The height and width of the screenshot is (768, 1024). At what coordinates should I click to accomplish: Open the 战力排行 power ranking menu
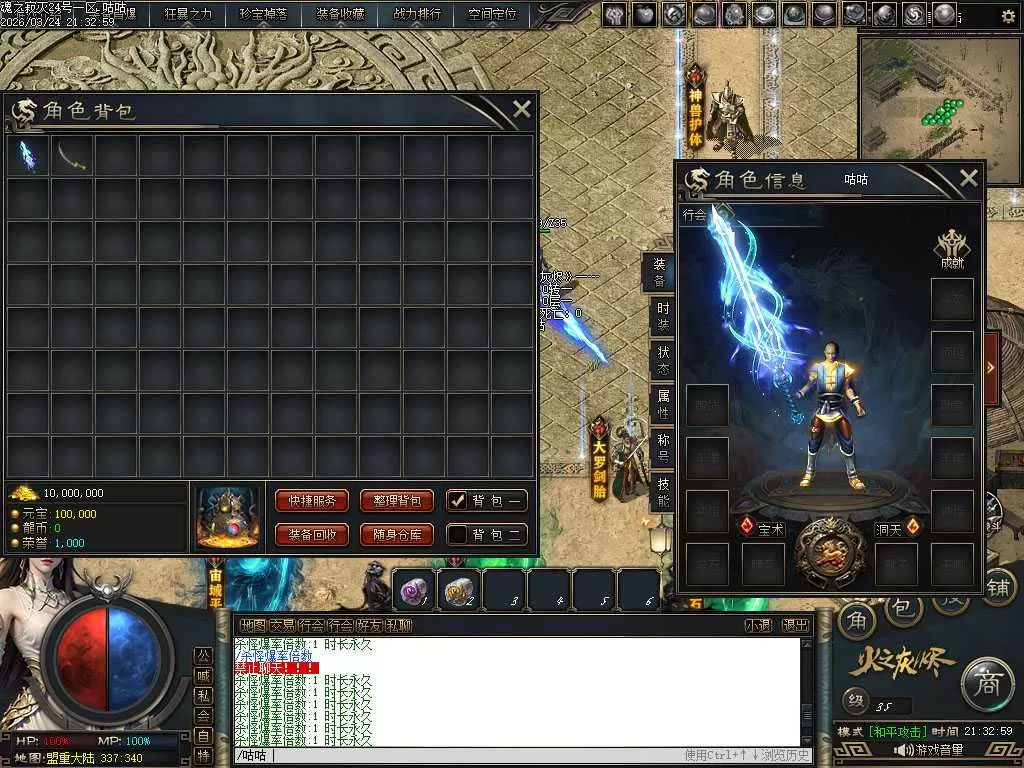click(x=416, y=14)
